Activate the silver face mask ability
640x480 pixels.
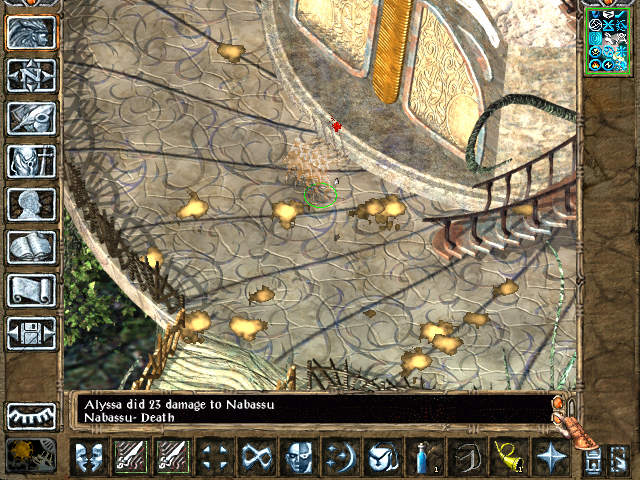tap(299, 458)
